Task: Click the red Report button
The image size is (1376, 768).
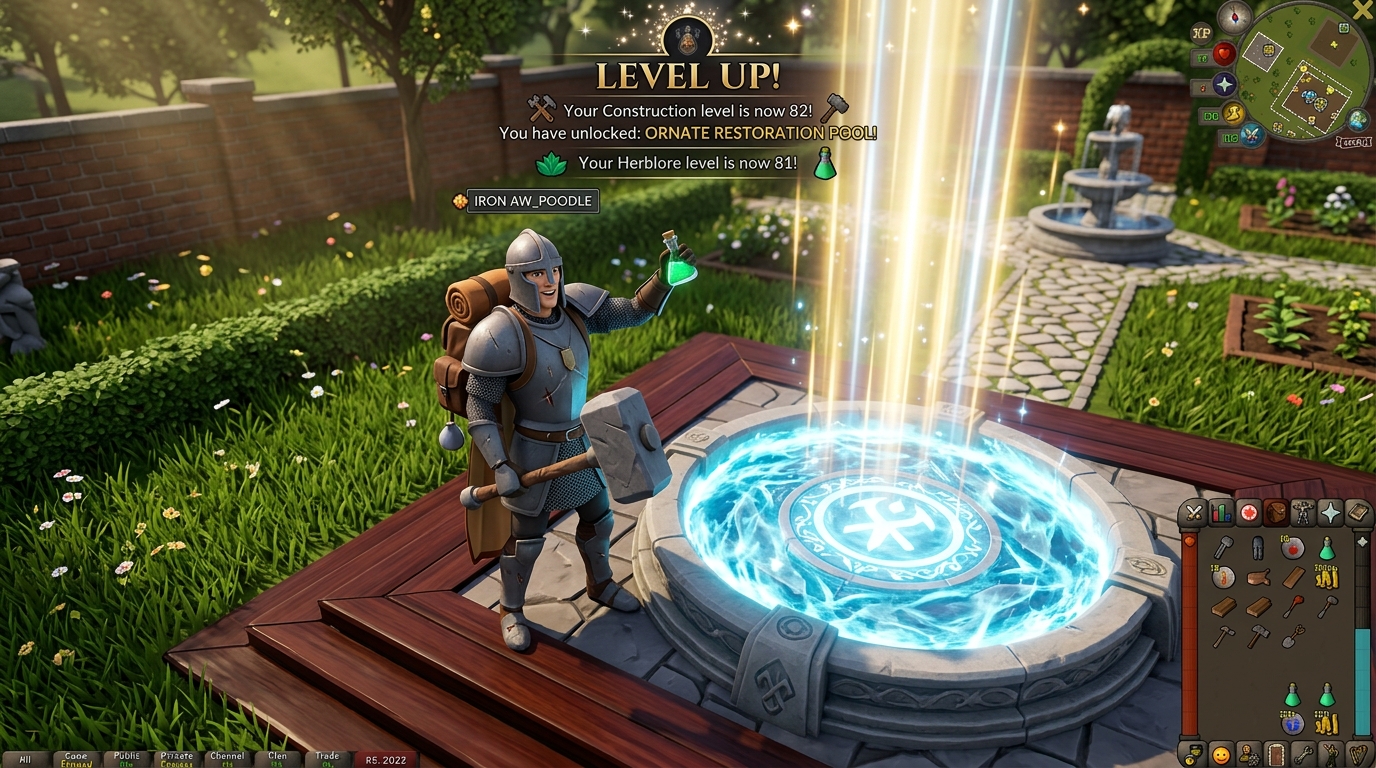Action: tap(388, 759)
